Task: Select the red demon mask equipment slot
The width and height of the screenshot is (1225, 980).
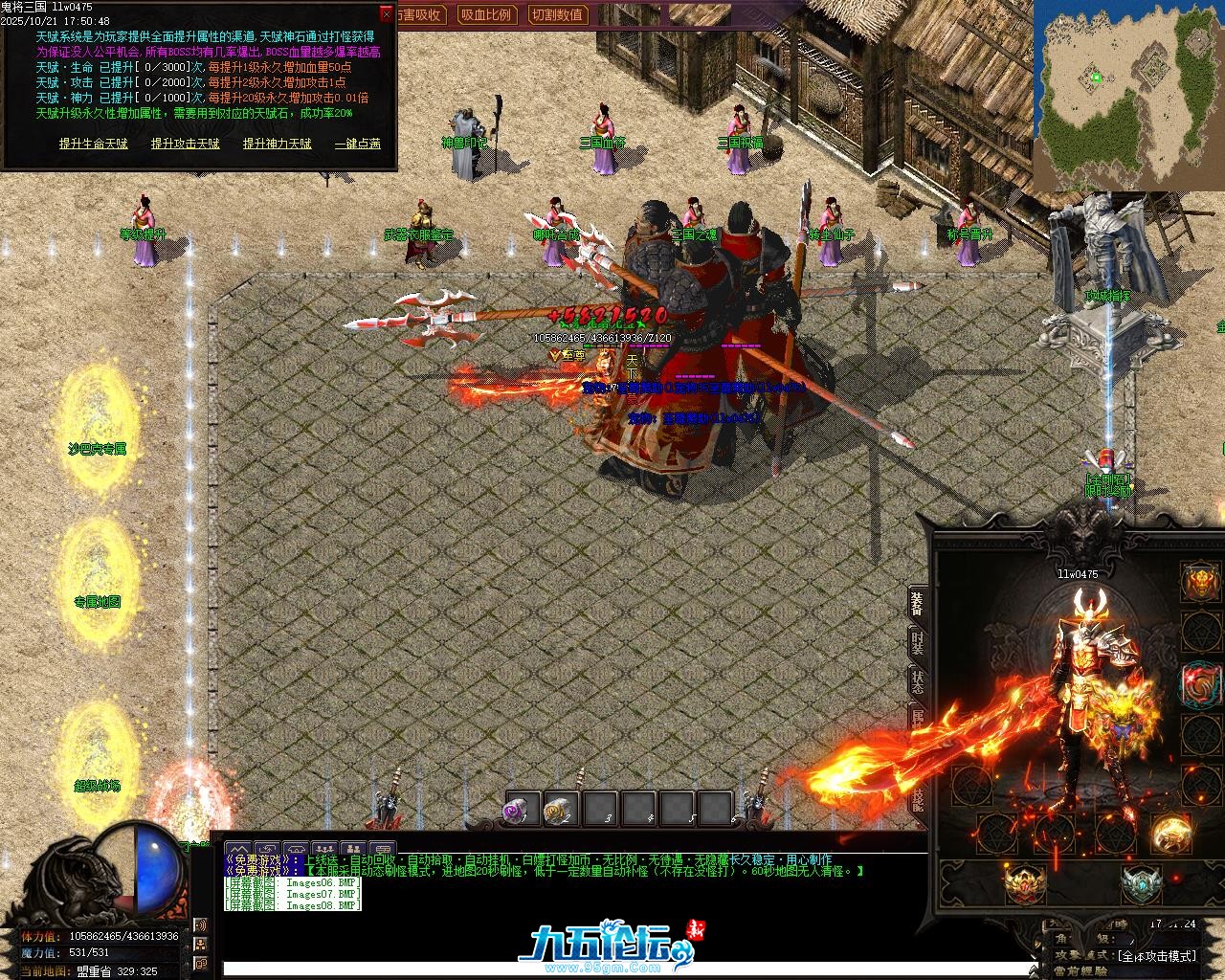Action: (x=1200, y=582)
